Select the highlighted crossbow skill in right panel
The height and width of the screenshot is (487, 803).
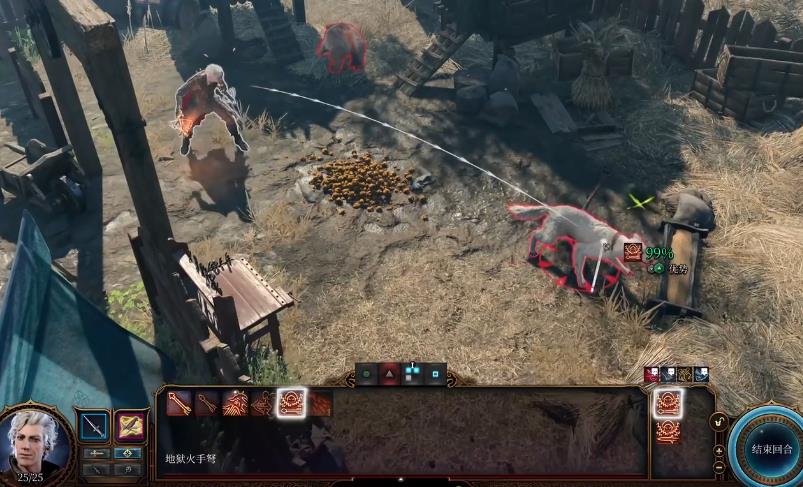click(669, 403)
